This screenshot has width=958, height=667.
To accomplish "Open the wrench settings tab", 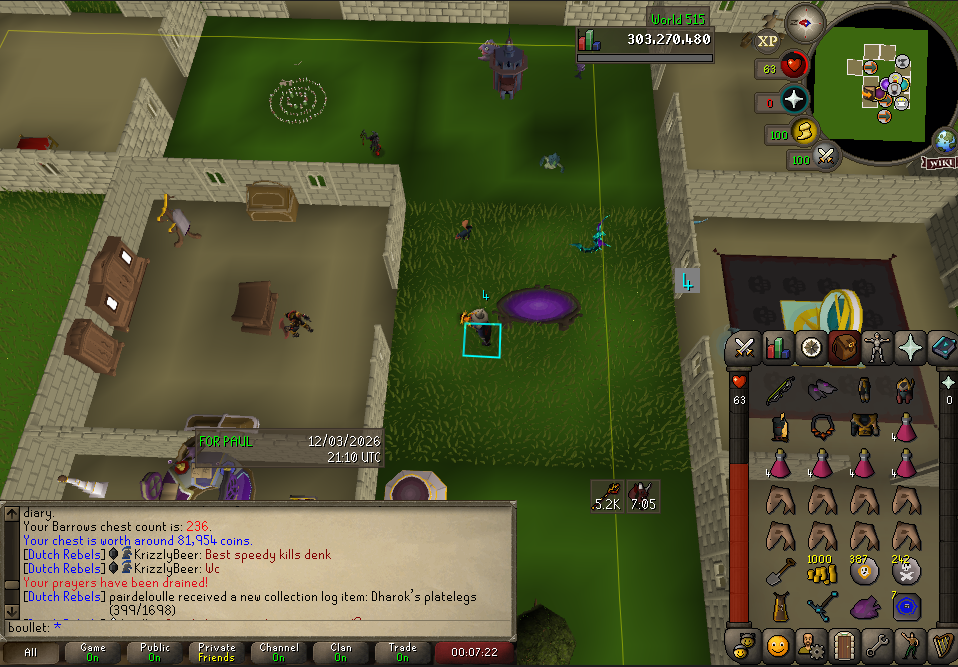I will 879,643.
